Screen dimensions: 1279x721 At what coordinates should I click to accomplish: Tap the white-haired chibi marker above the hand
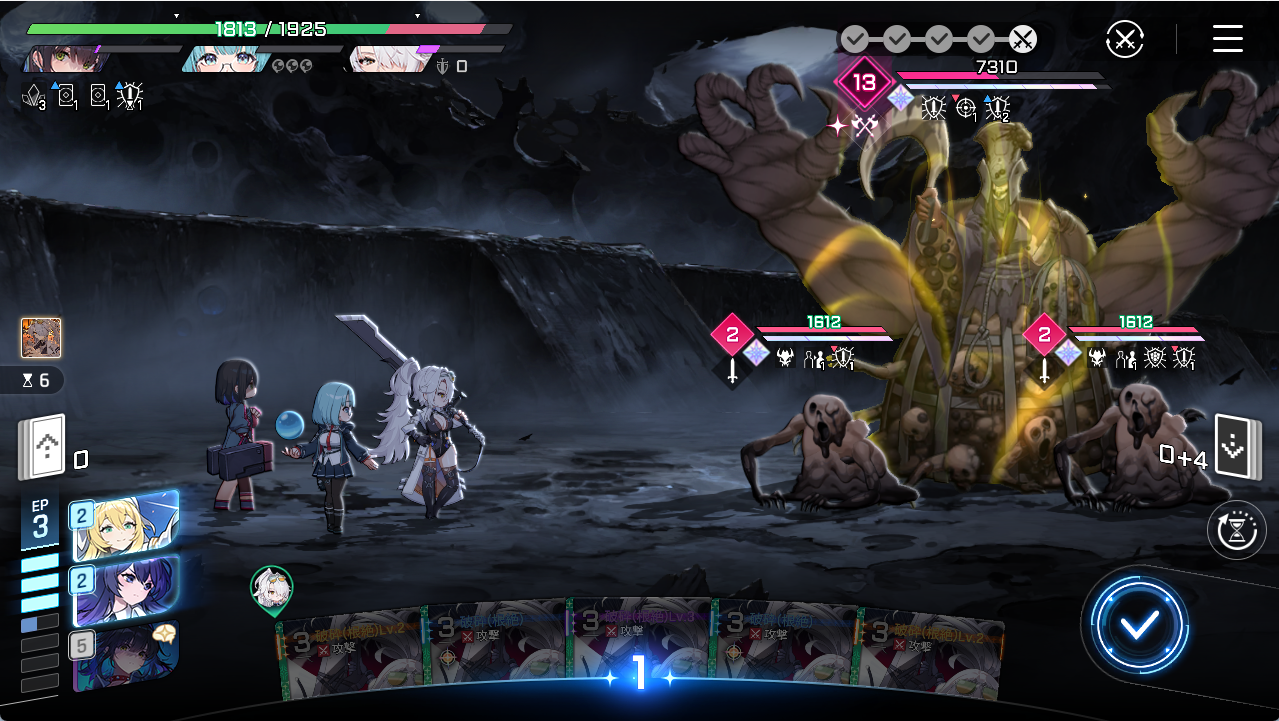[x=271, y=588]
